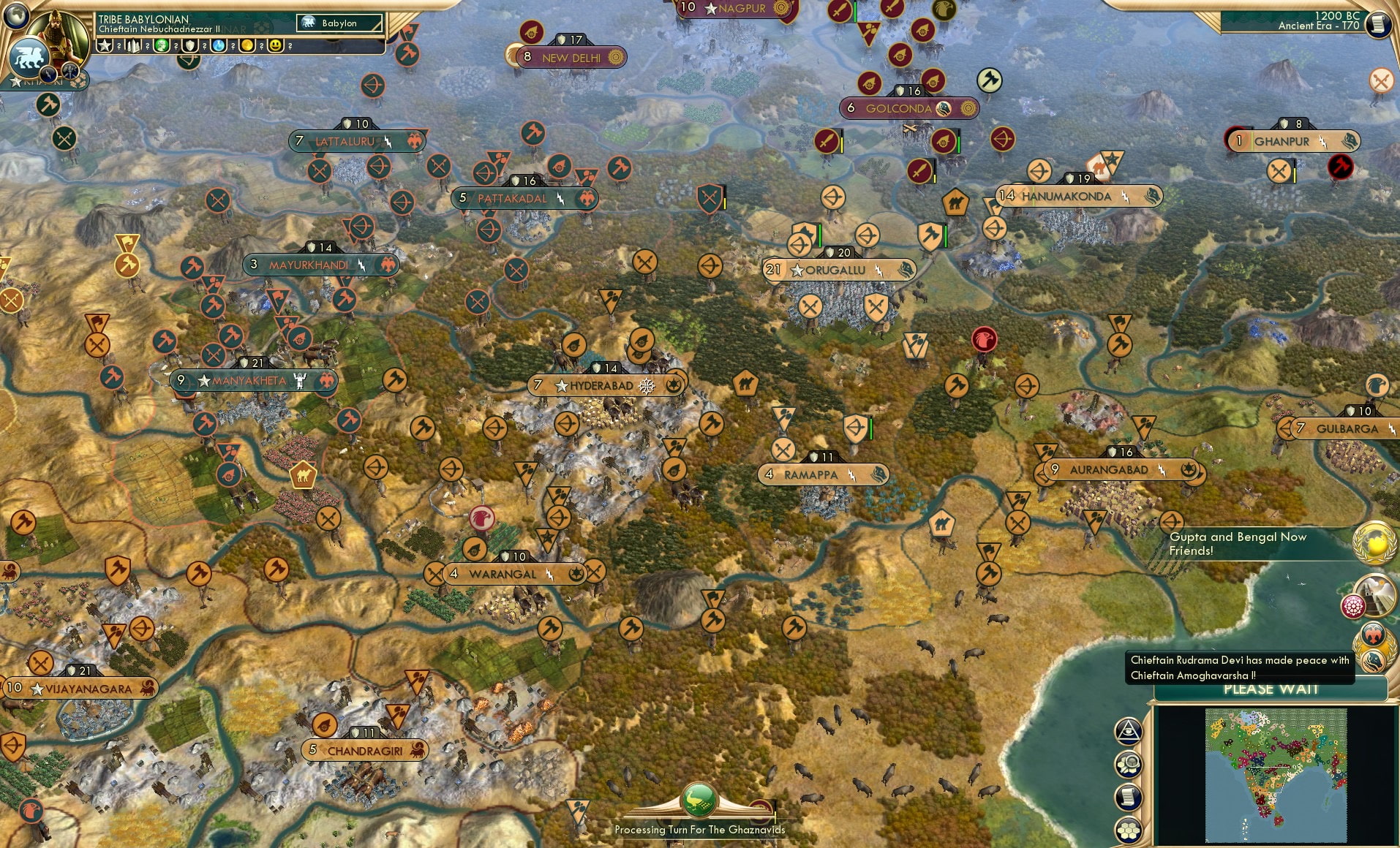Open the wonder construction notification bubble

click(1376, 594)
